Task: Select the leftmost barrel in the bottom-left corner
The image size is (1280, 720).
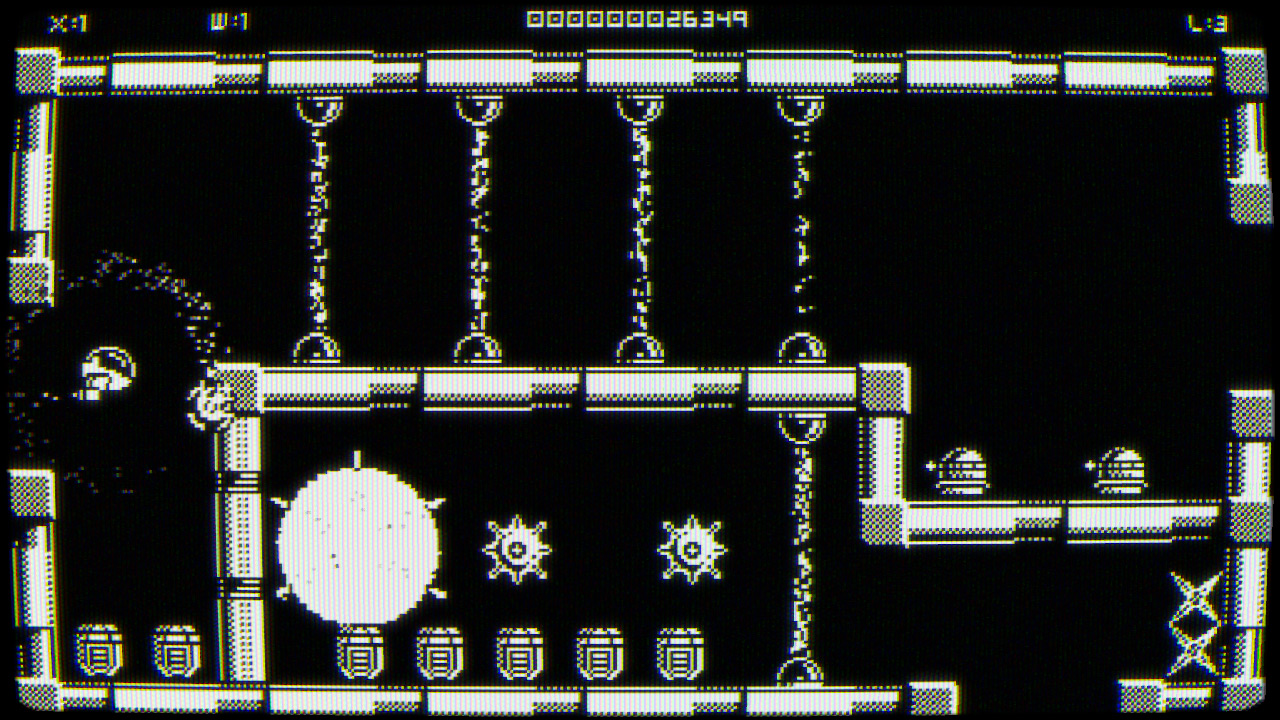Action: (100, 648)
